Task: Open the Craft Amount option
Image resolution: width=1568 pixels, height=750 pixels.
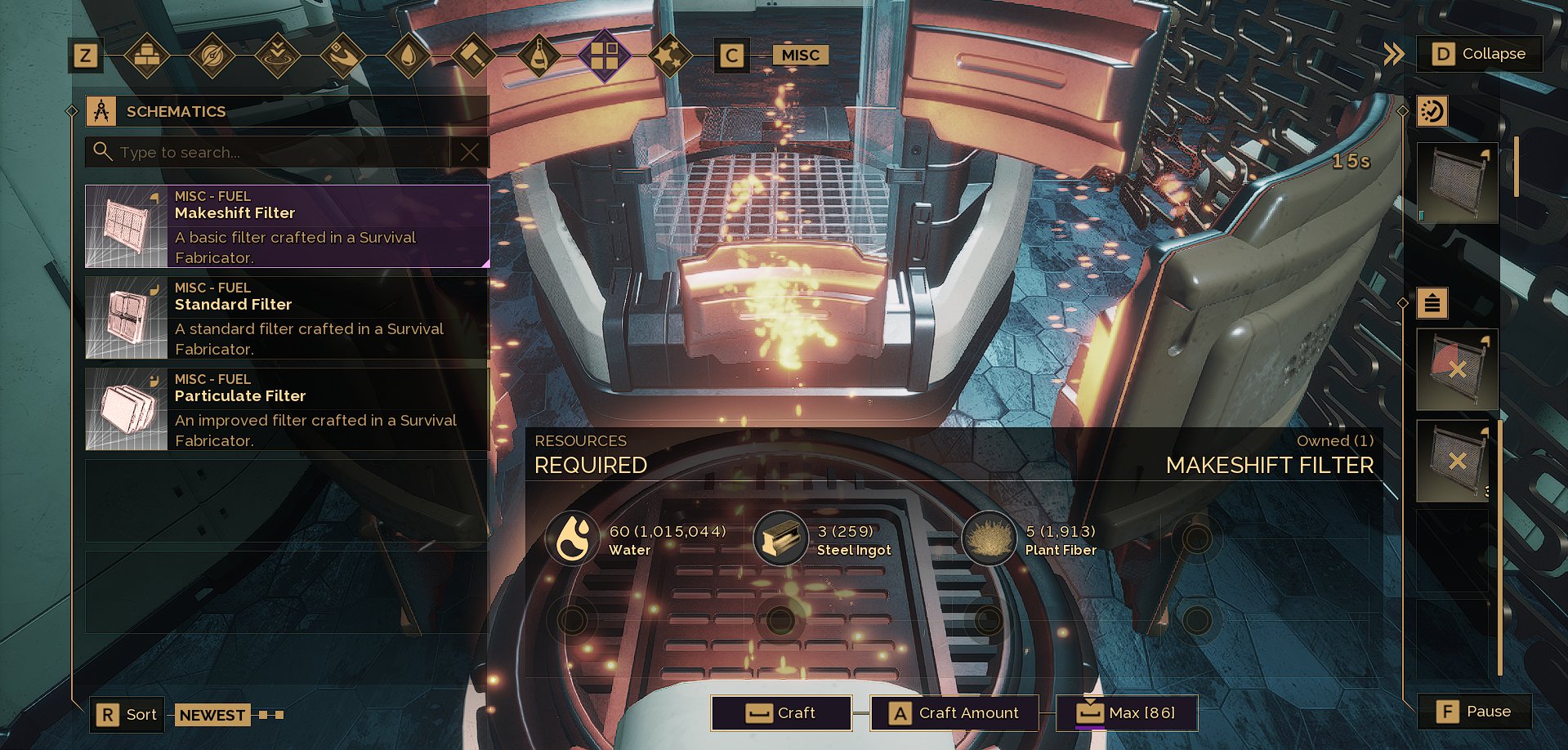Action: (954, 713)
